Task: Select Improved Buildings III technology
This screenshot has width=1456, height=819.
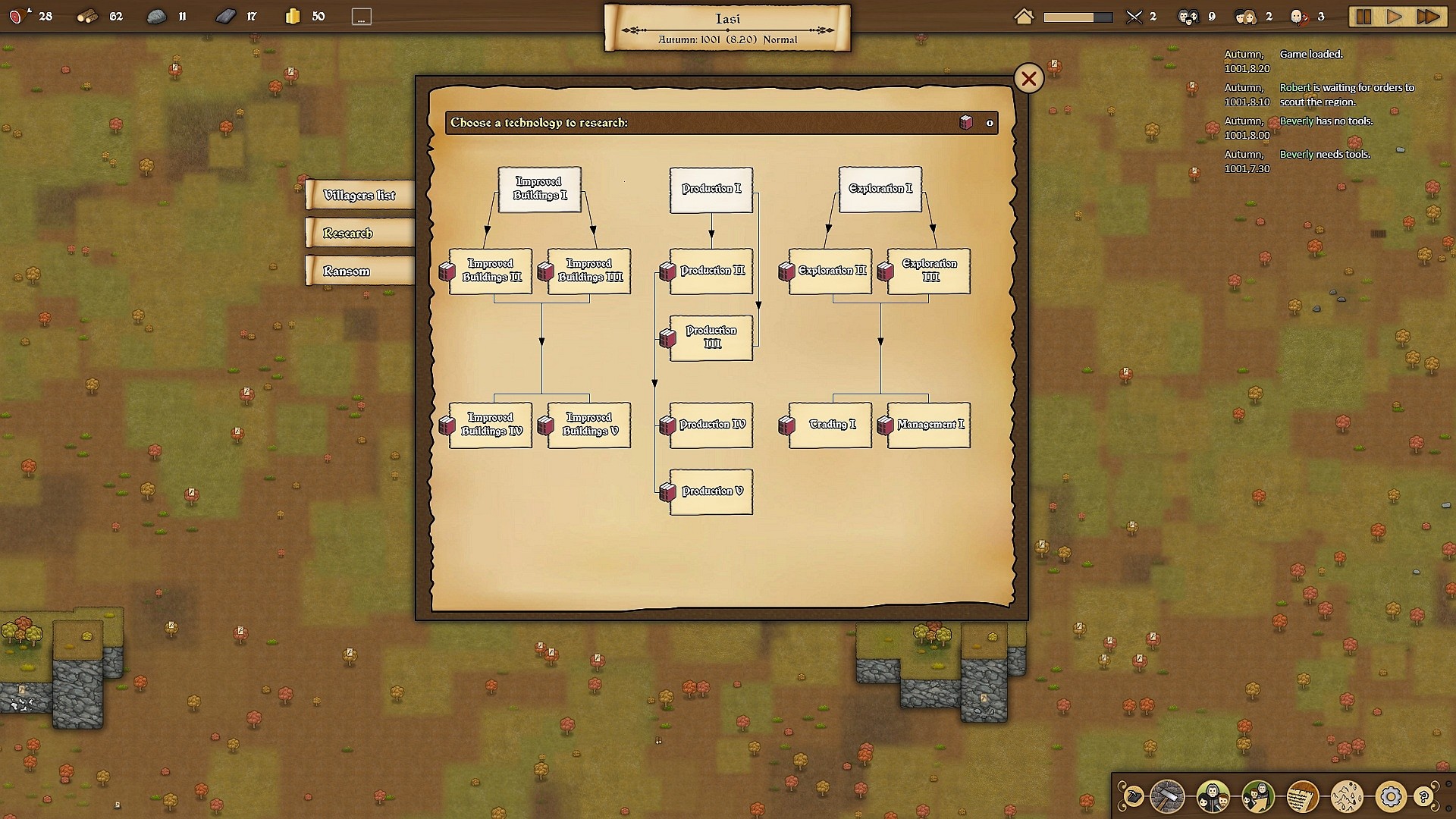Action: click(589, 271)
